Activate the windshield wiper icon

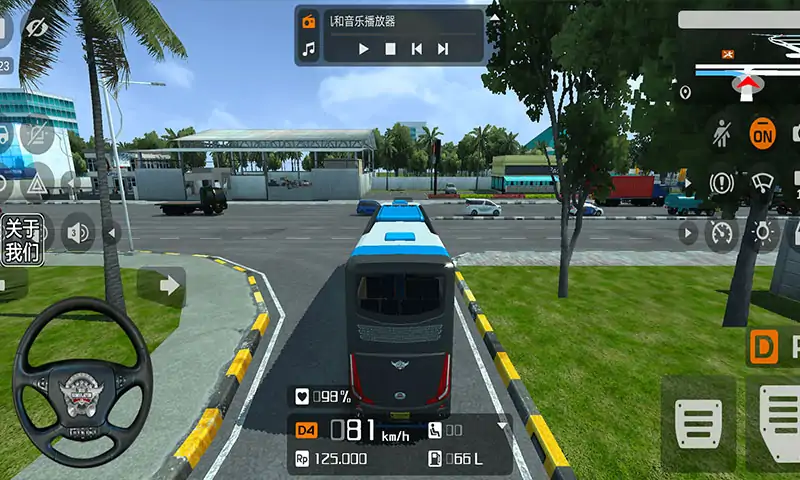[x=763, y=183]
